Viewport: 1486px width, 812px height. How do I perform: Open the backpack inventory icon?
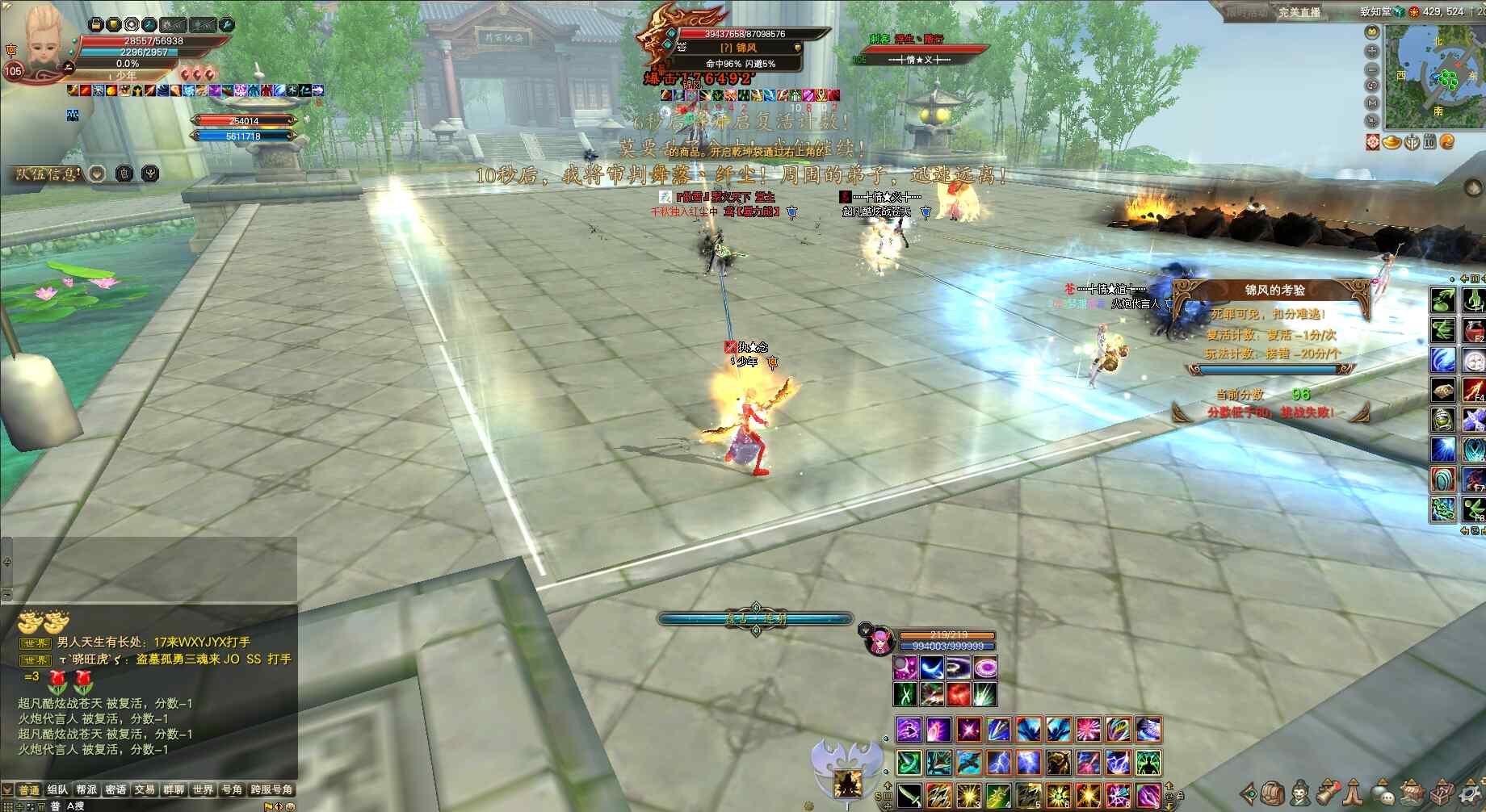(1274, 792)
